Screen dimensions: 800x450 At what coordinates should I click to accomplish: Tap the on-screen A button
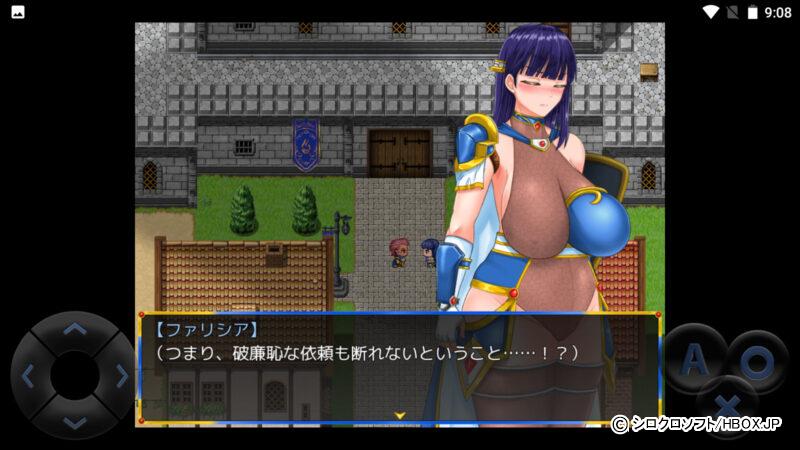point(693,357)
